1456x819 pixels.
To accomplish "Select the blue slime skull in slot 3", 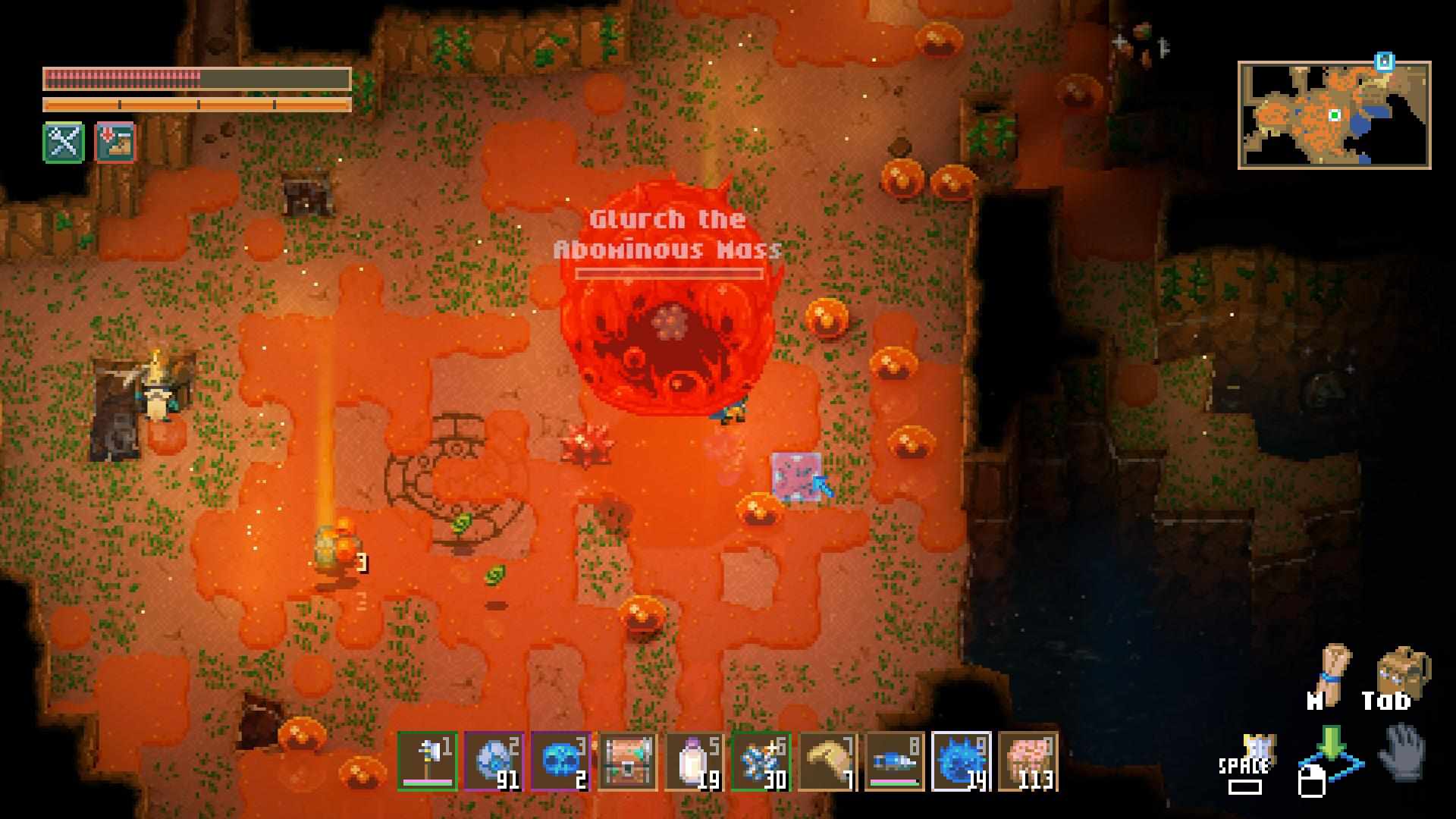I will coord(560,761).
